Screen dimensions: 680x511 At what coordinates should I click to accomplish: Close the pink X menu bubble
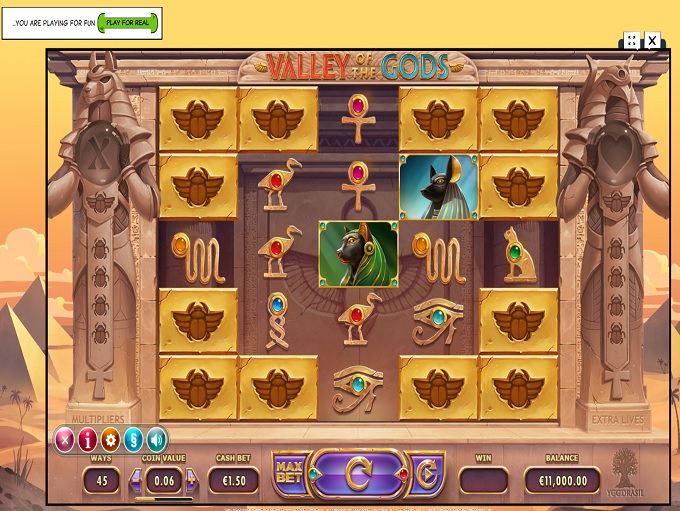(x=65, y=439)
